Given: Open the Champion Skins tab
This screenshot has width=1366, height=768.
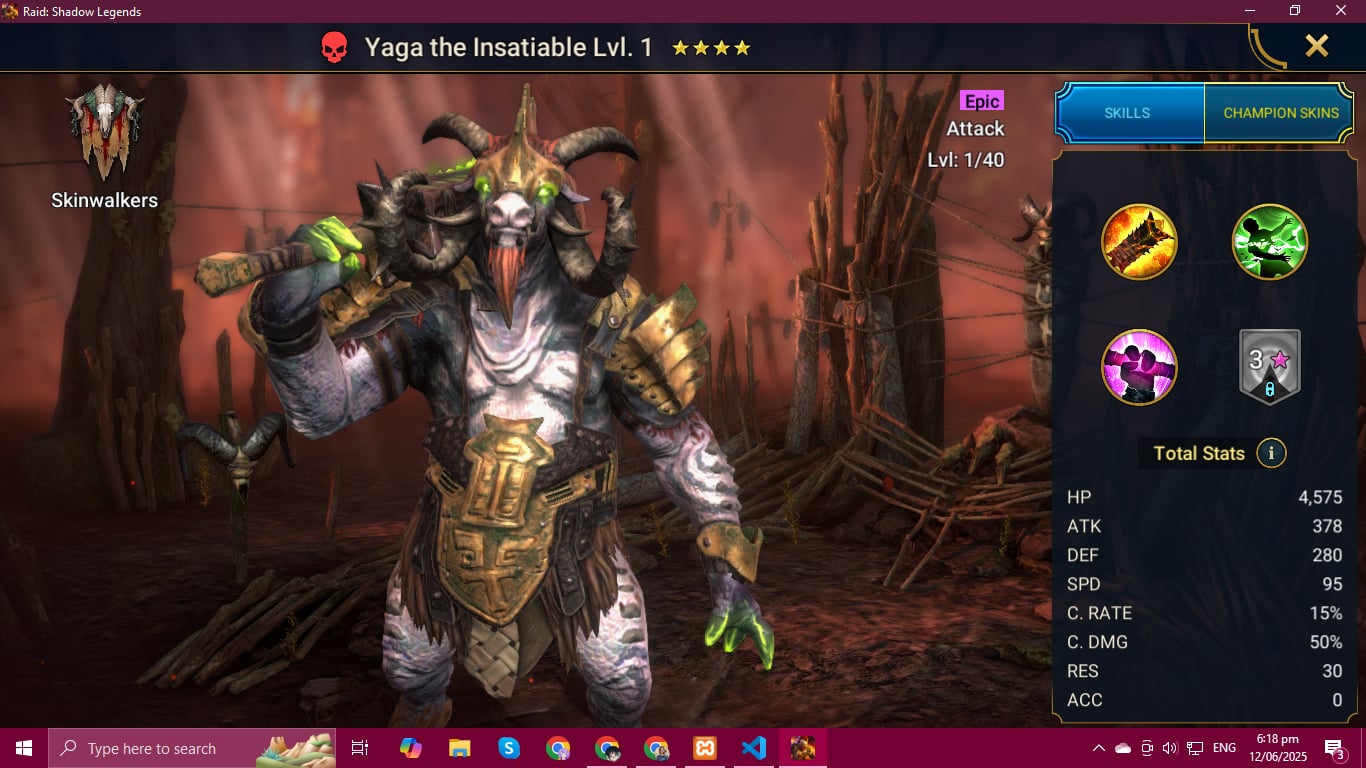Looking at the screenshot, I should point(1280,113).
